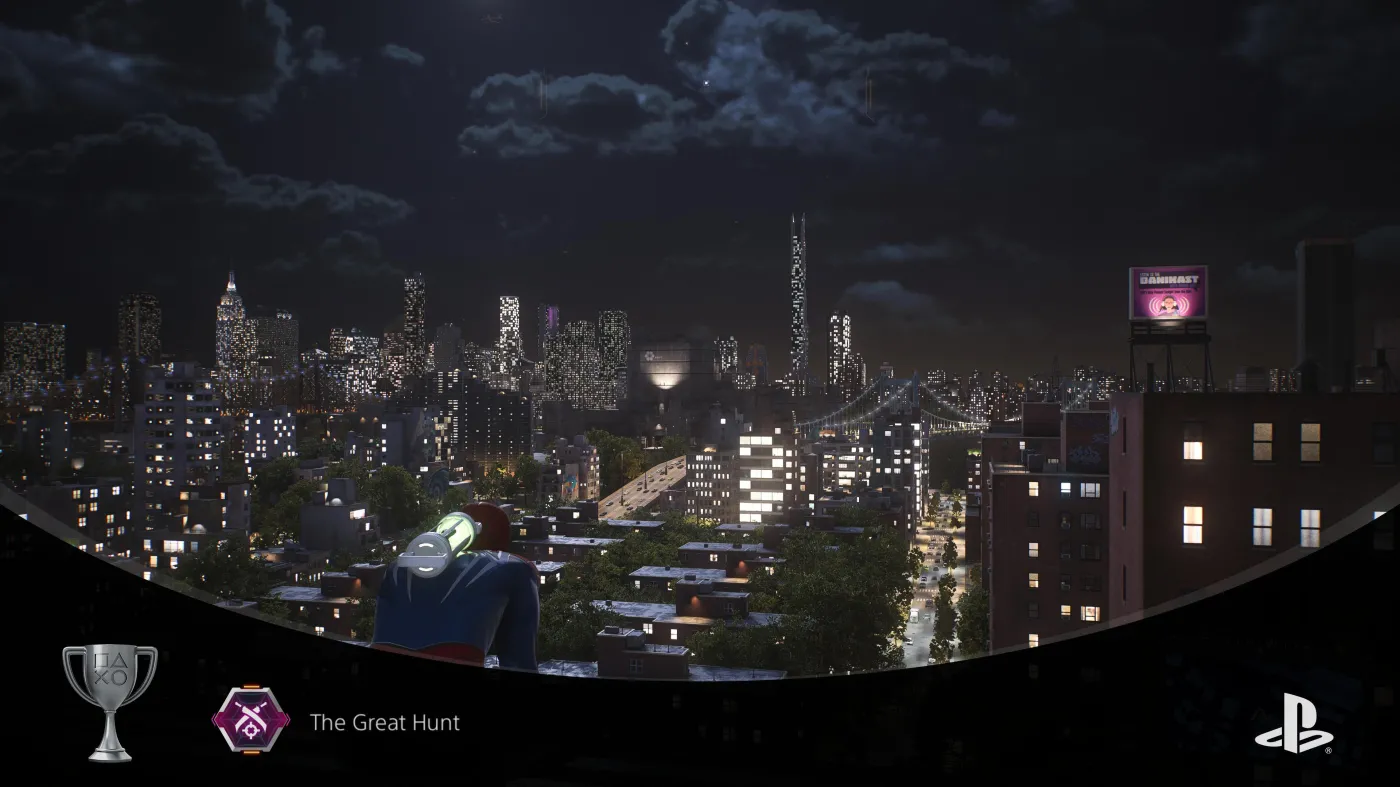Click the headphones podcast figure on the billboard

pos(1168,305)
